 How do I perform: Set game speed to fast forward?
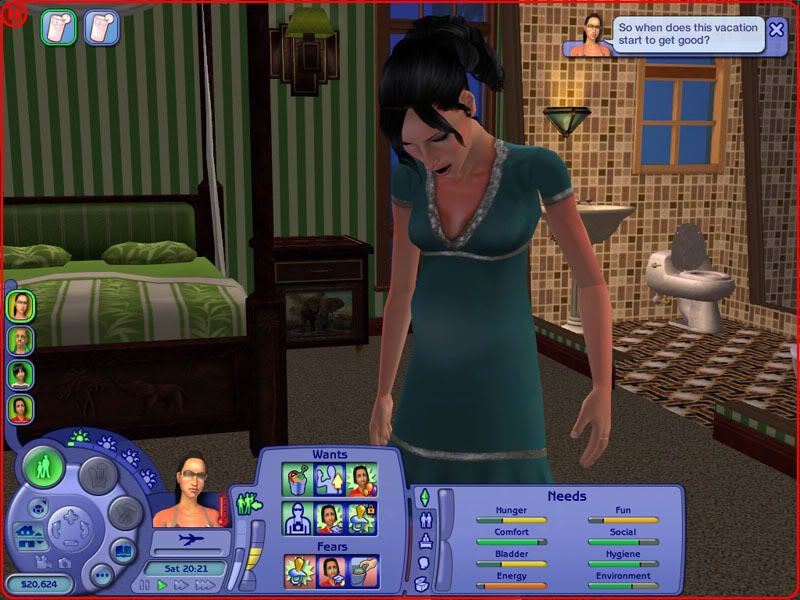tap(181, 585)
